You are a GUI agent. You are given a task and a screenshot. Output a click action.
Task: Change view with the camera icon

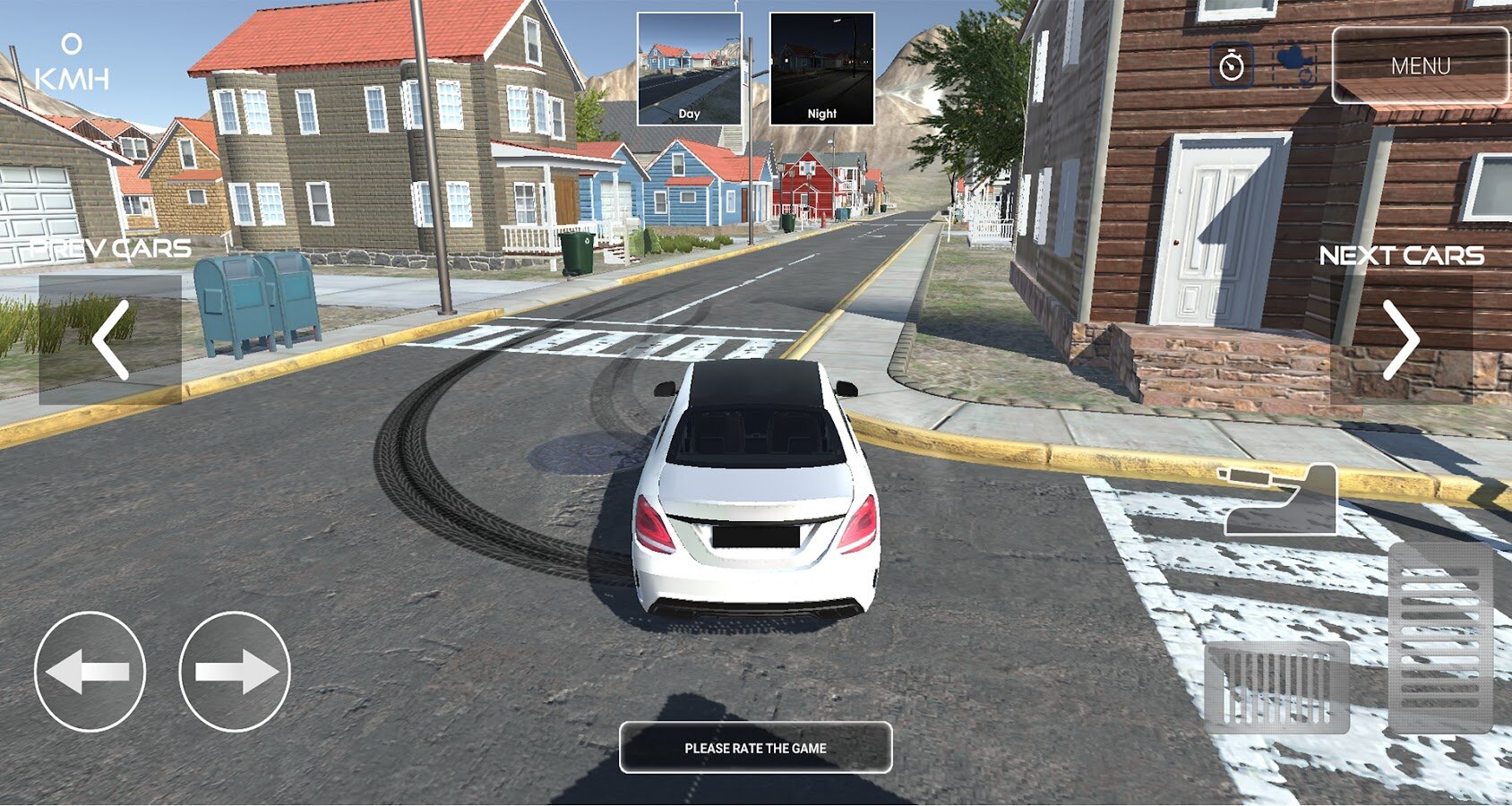click(1295, 65)
